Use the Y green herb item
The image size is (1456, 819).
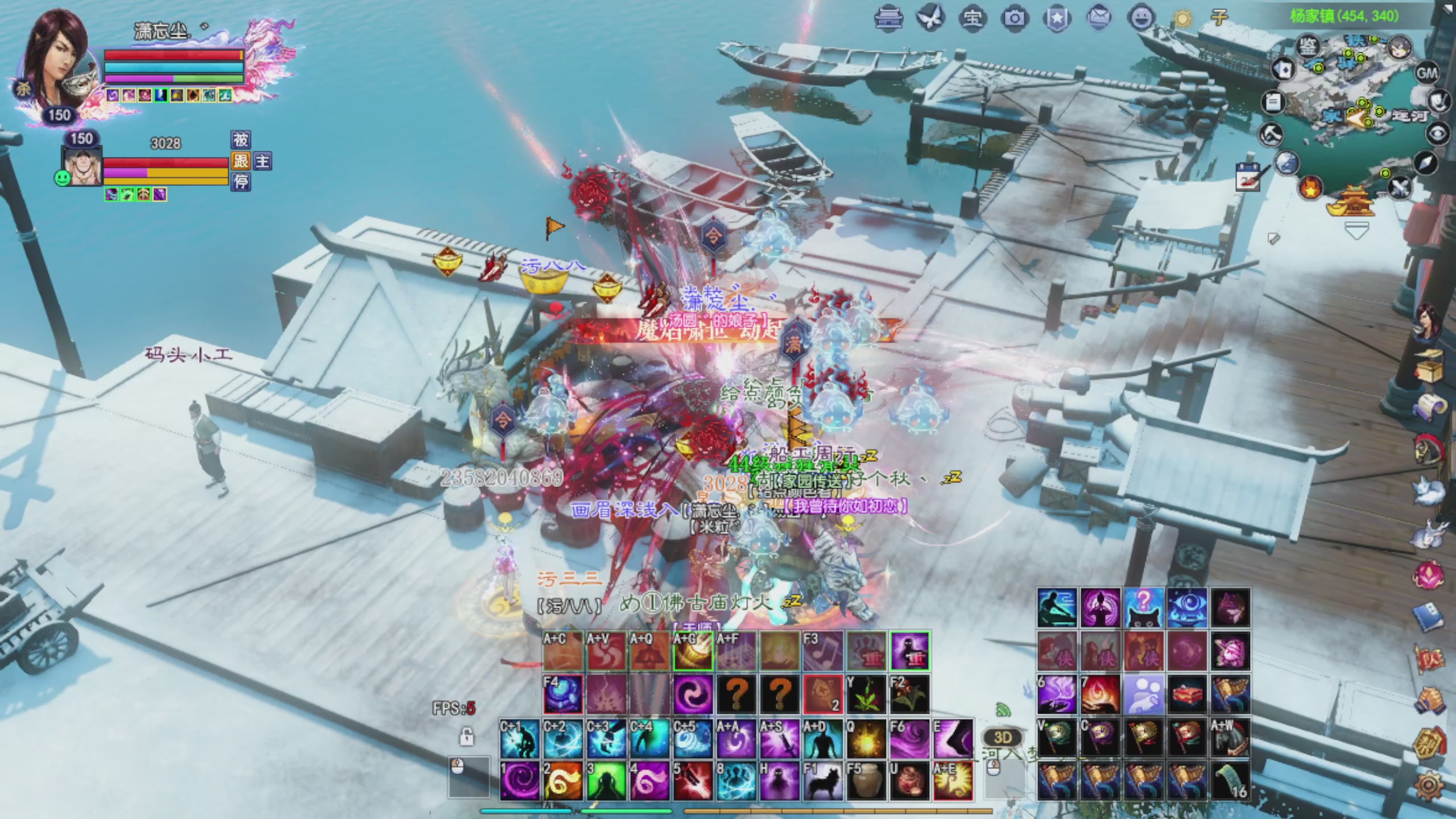pos(866,694)
